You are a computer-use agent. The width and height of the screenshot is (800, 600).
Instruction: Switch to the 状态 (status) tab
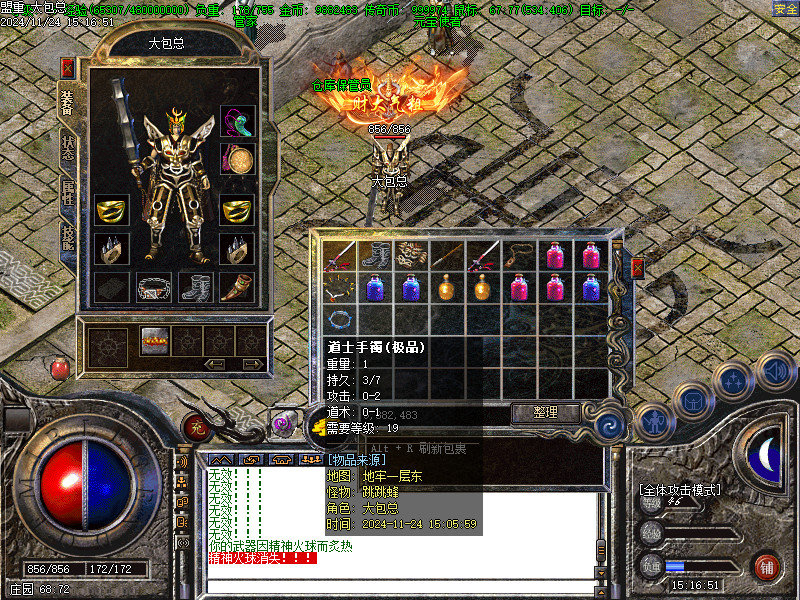tap(68, 148)
